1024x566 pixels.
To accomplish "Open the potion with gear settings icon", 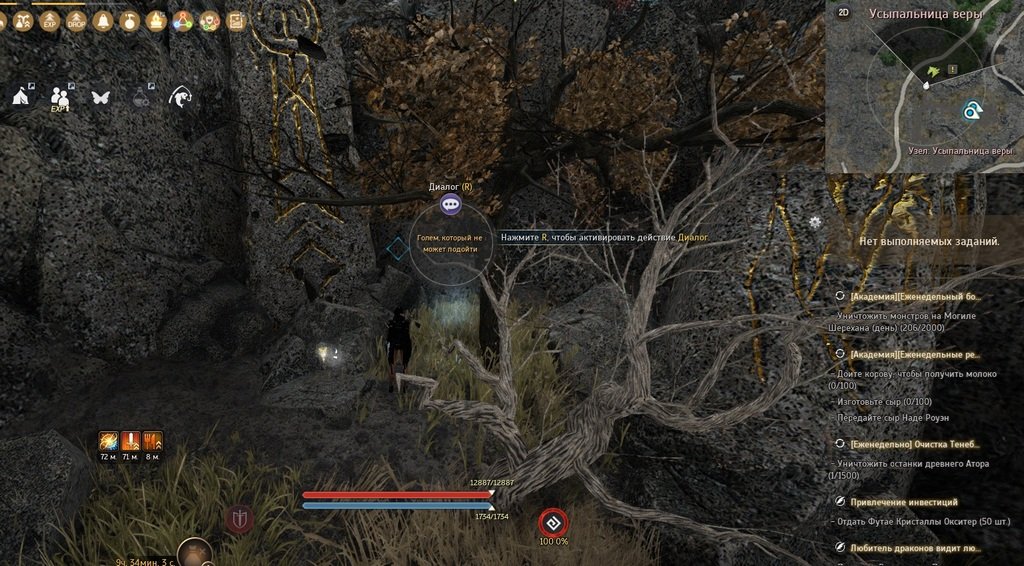I will [141, 97].
